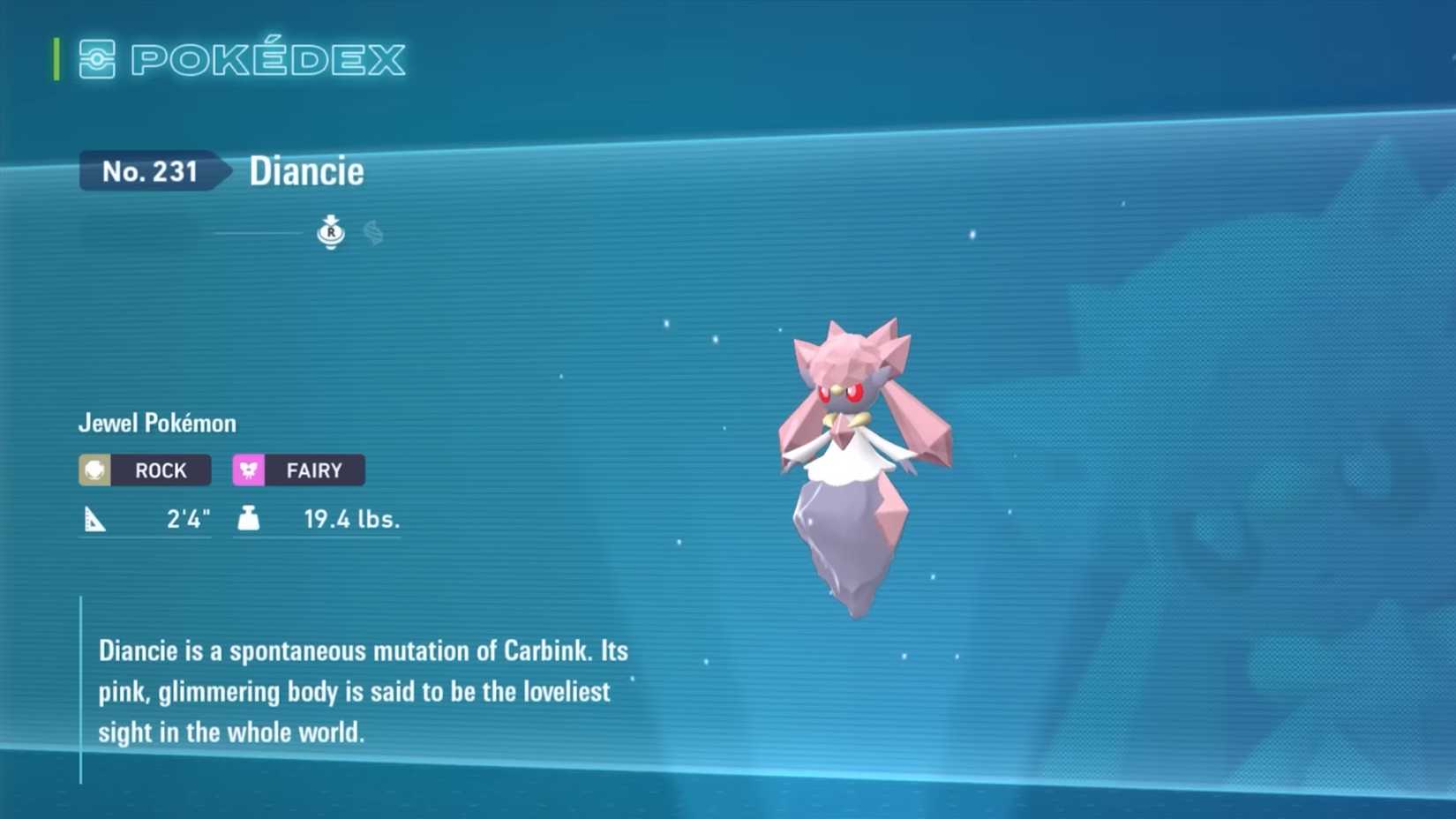Select the pink Fairy type icon
This screenshot has height=819, width=1456.
pyautogui.click(x=250, y=470)
